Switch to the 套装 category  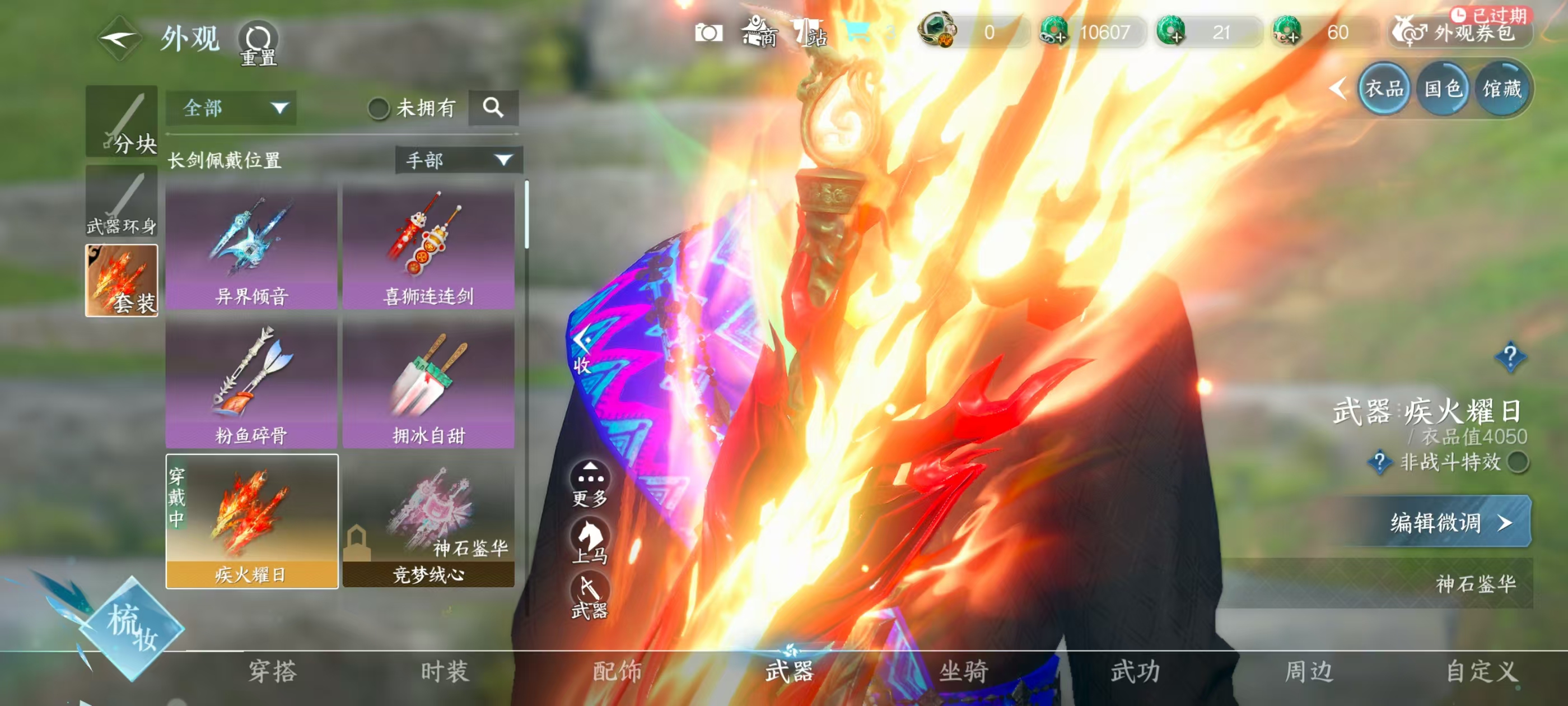[122, 281]
